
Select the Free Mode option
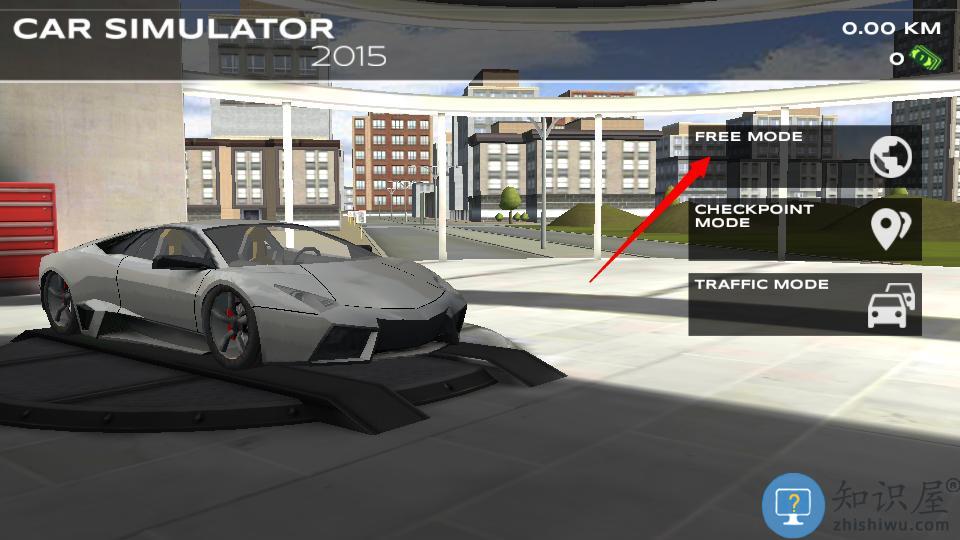tap(804, 155)
